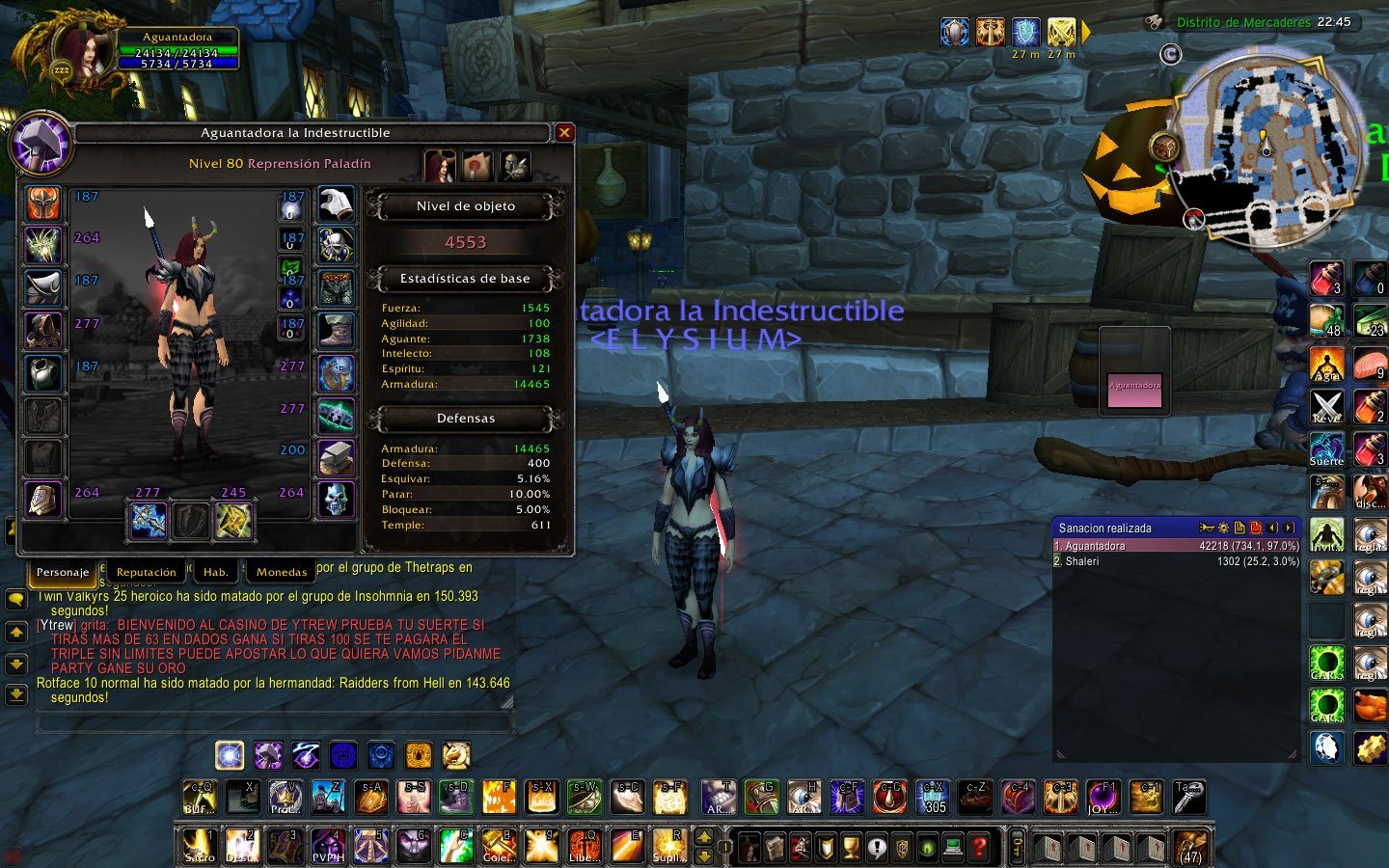Select the Hab. tab
The width and height of the screenshot is (1389, 868).
215,572
